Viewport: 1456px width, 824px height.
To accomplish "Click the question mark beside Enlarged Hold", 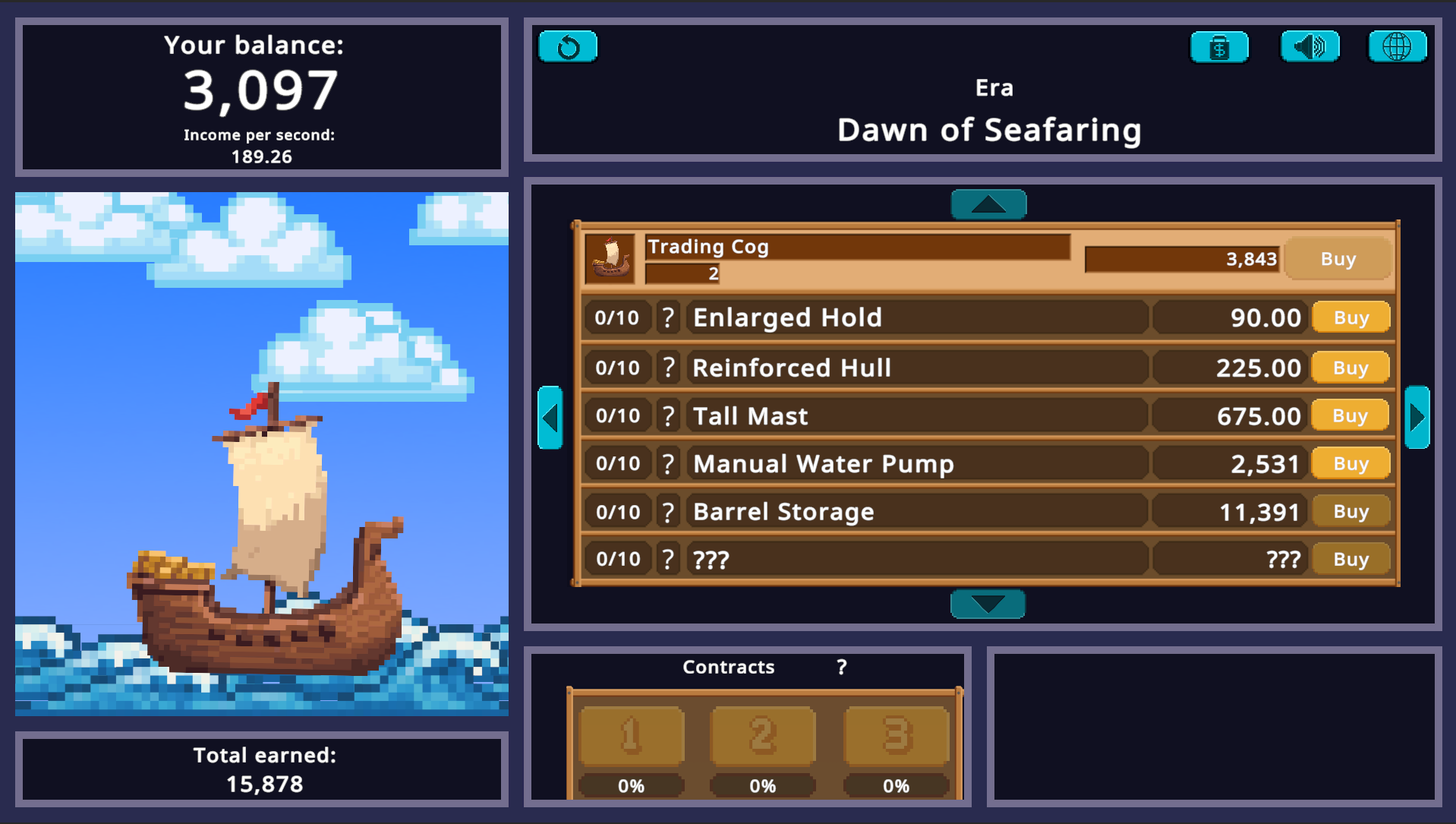I will [x=667, y=317].
